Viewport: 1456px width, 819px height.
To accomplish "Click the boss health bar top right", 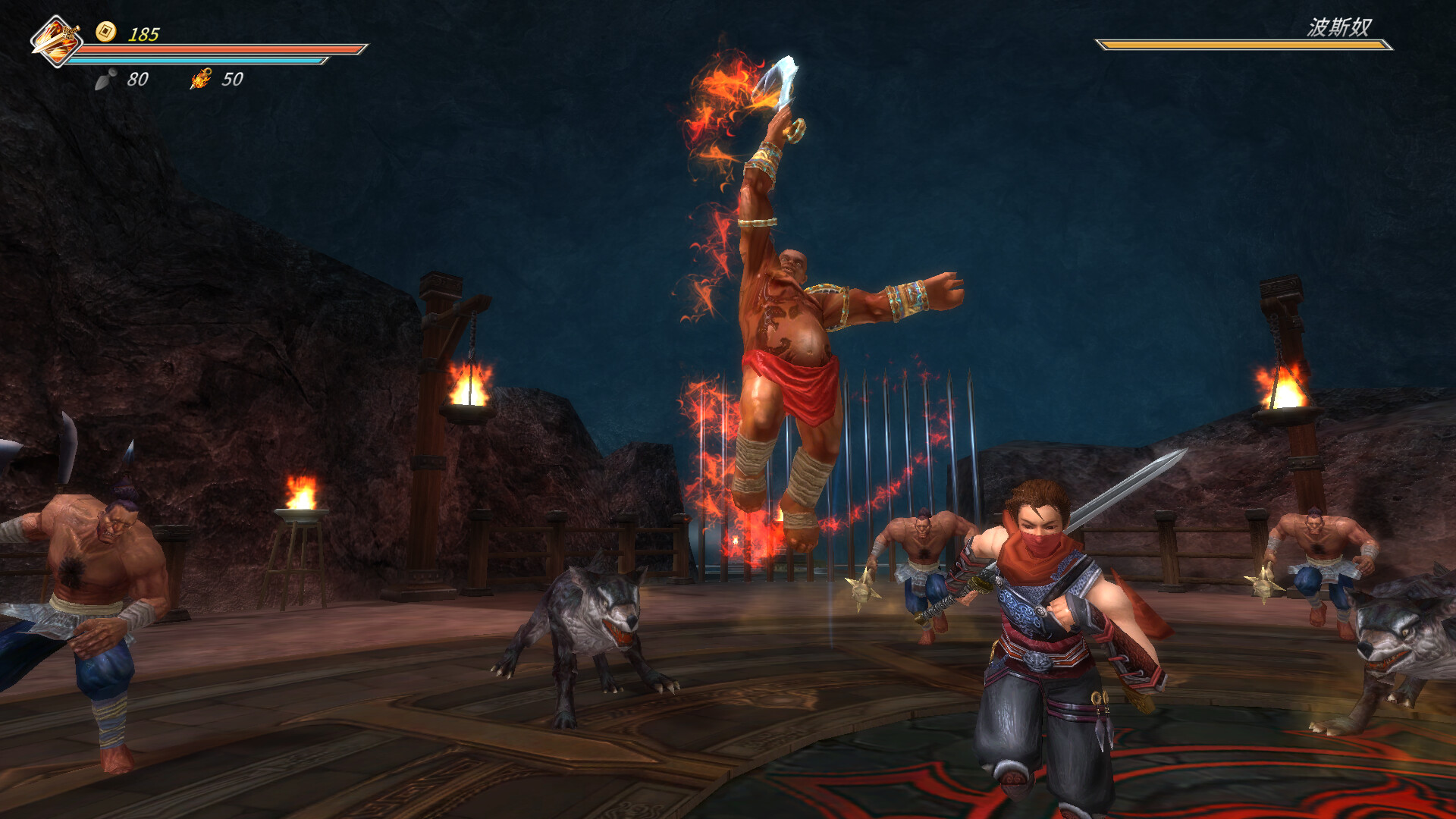I will pyautogui.click(x=1244, y=45).
